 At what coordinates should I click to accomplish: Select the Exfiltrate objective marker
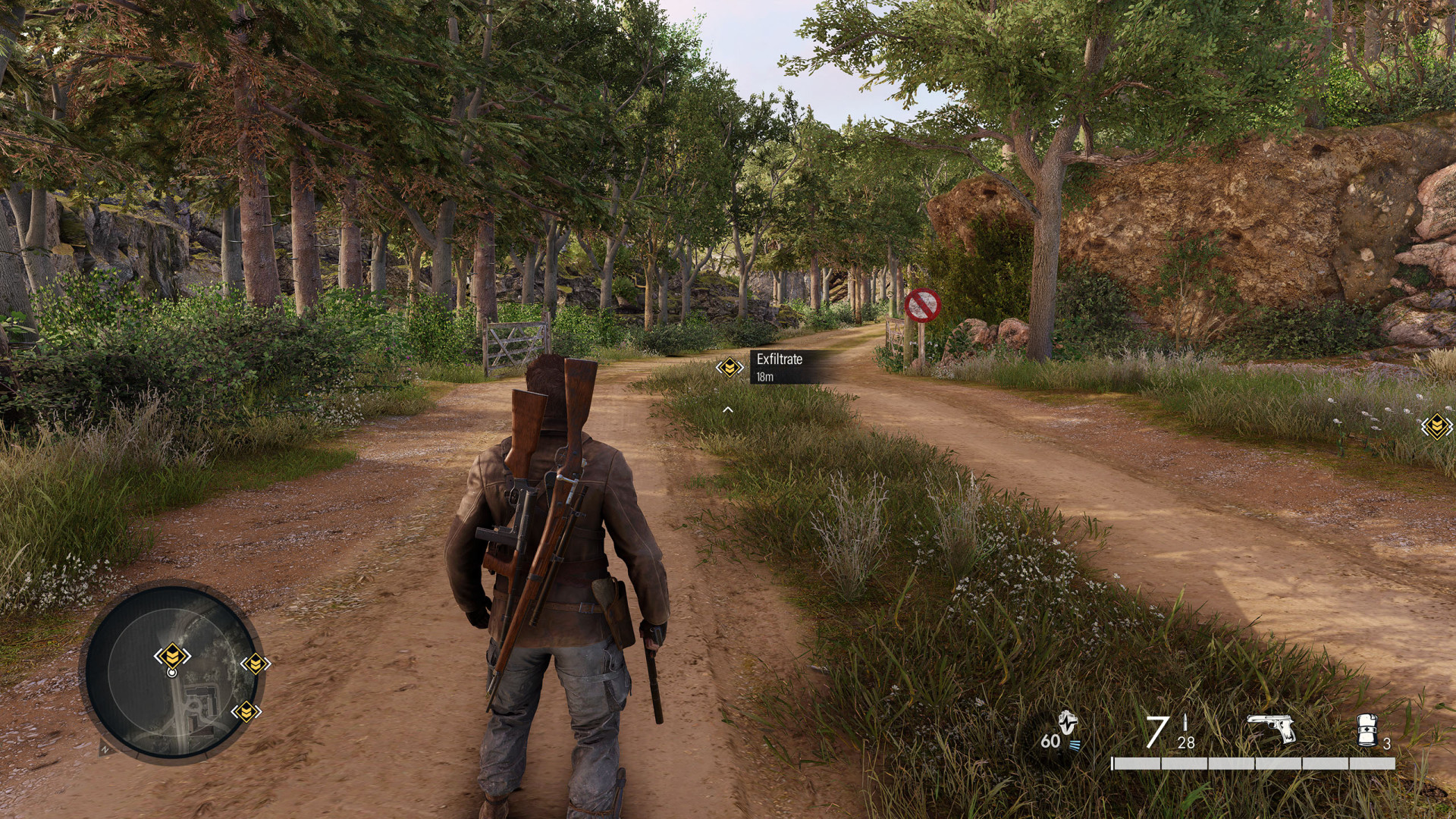click(x=730, y=368)
